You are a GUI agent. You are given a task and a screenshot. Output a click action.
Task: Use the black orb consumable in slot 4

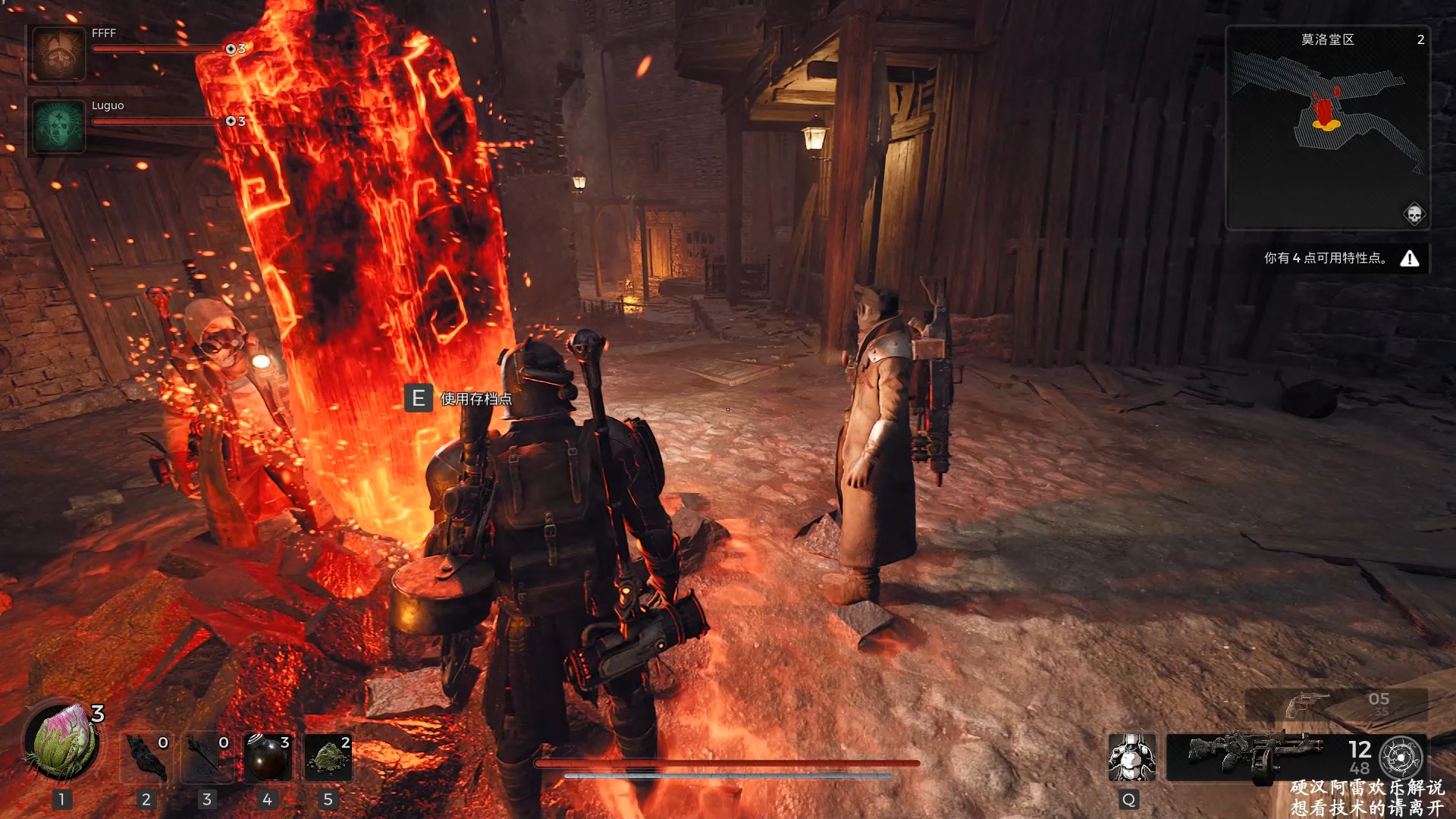tap(268, 757)
